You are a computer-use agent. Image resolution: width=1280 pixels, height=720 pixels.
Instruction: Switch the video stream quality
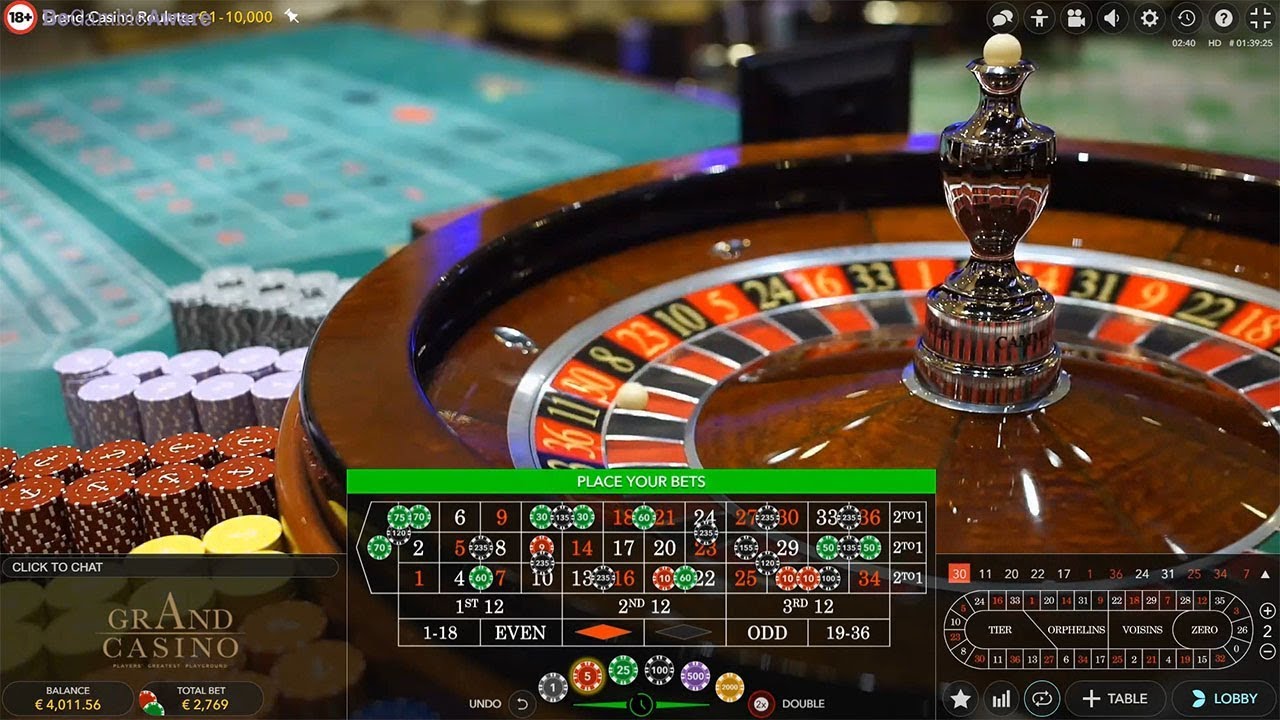1075,18
